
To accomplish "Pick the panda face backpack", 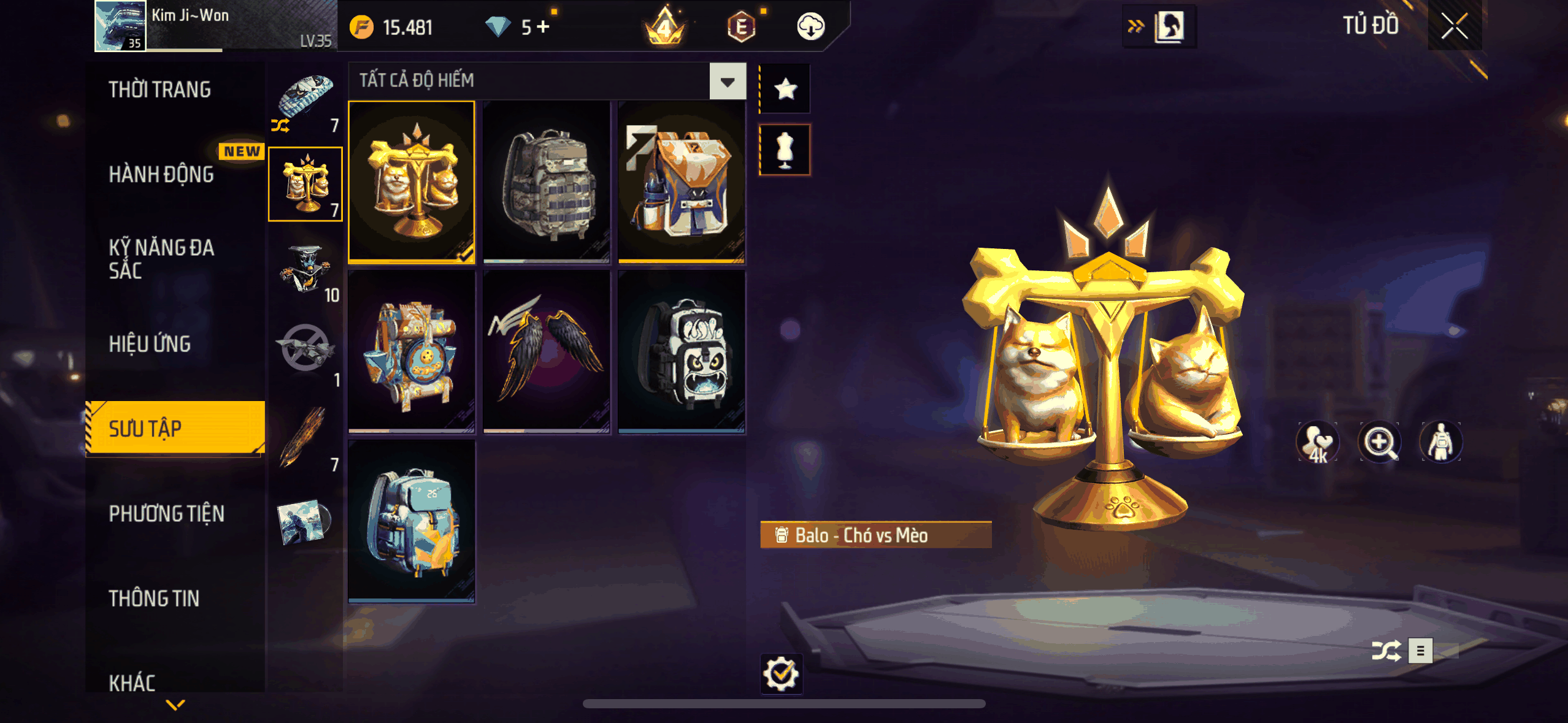I will click(681, 351).
